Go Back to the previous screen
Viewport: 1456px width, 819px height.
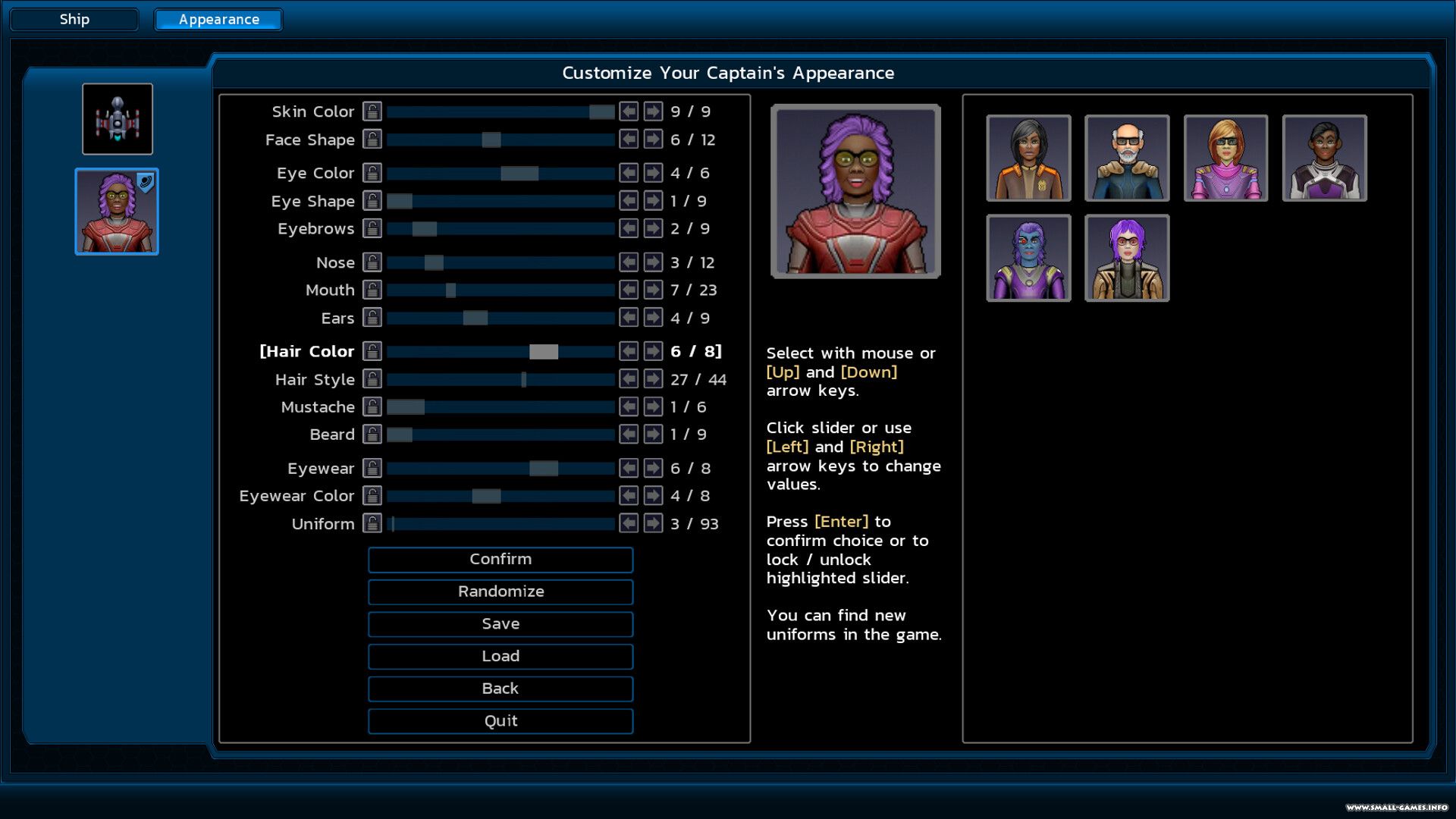pos(500,689)
